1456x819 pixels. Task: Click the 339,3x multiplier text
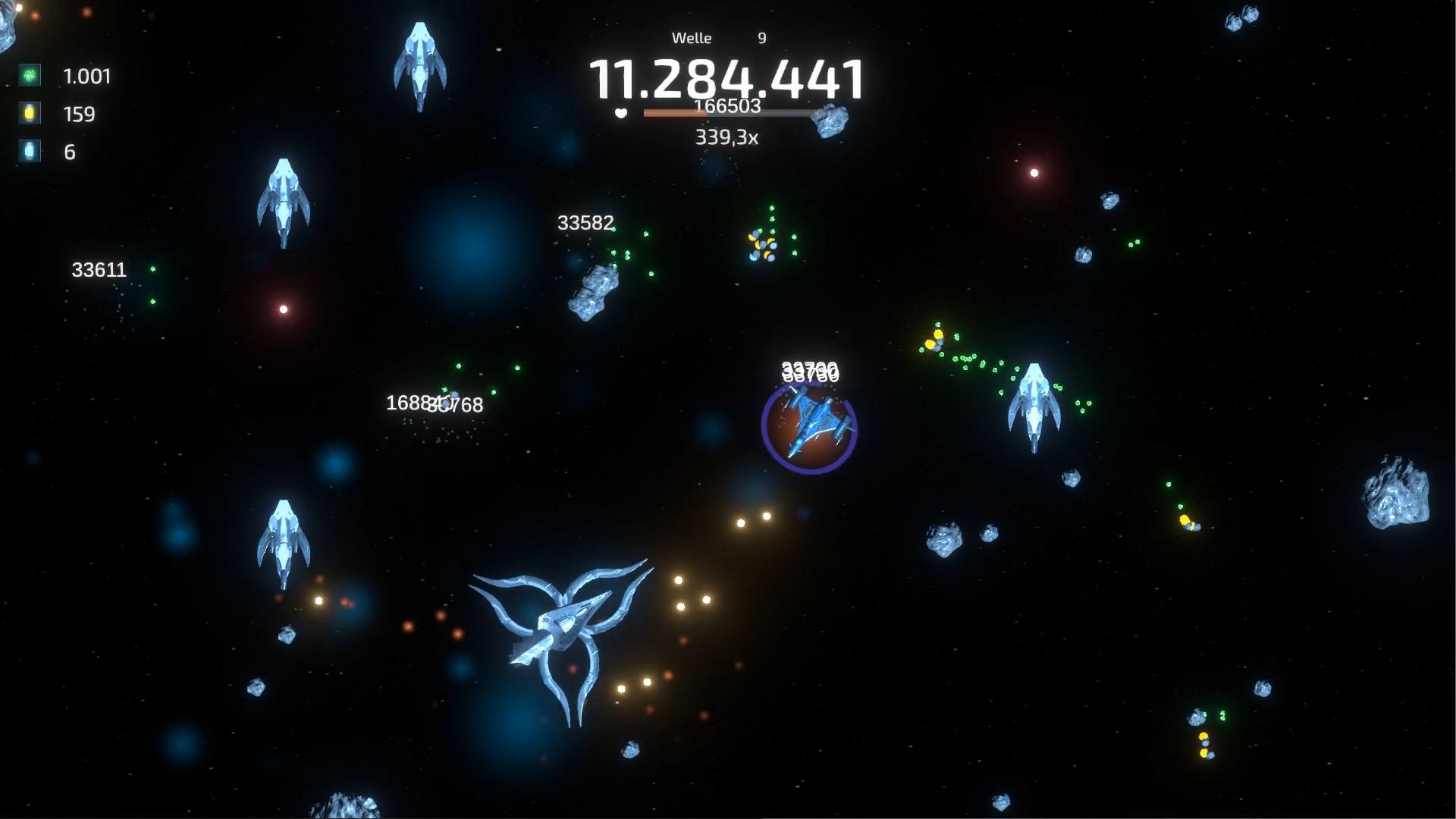(726, 138)
